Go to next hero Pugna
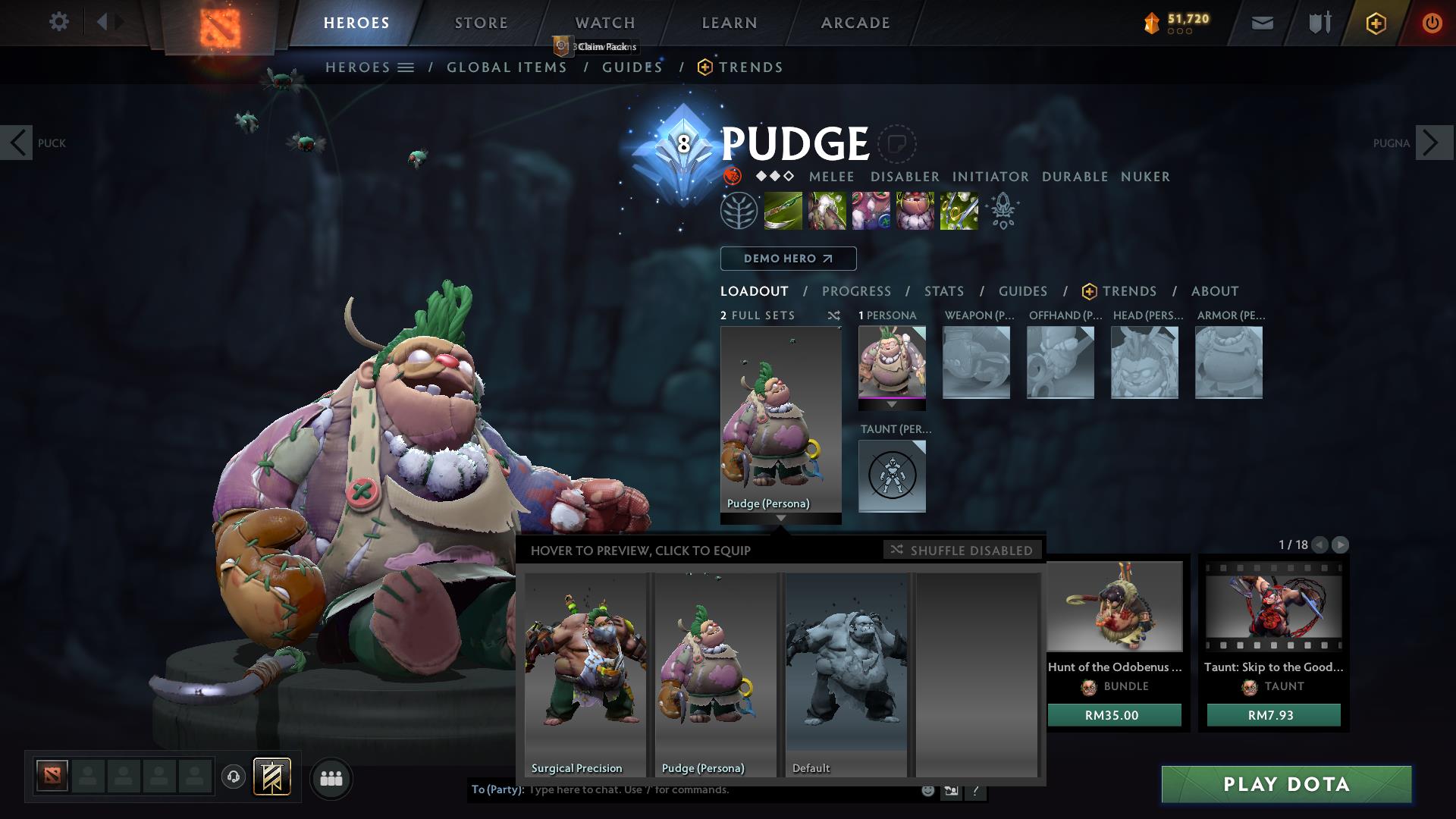The height and width of the screenshot is (819, 1456). [1433, 143]
